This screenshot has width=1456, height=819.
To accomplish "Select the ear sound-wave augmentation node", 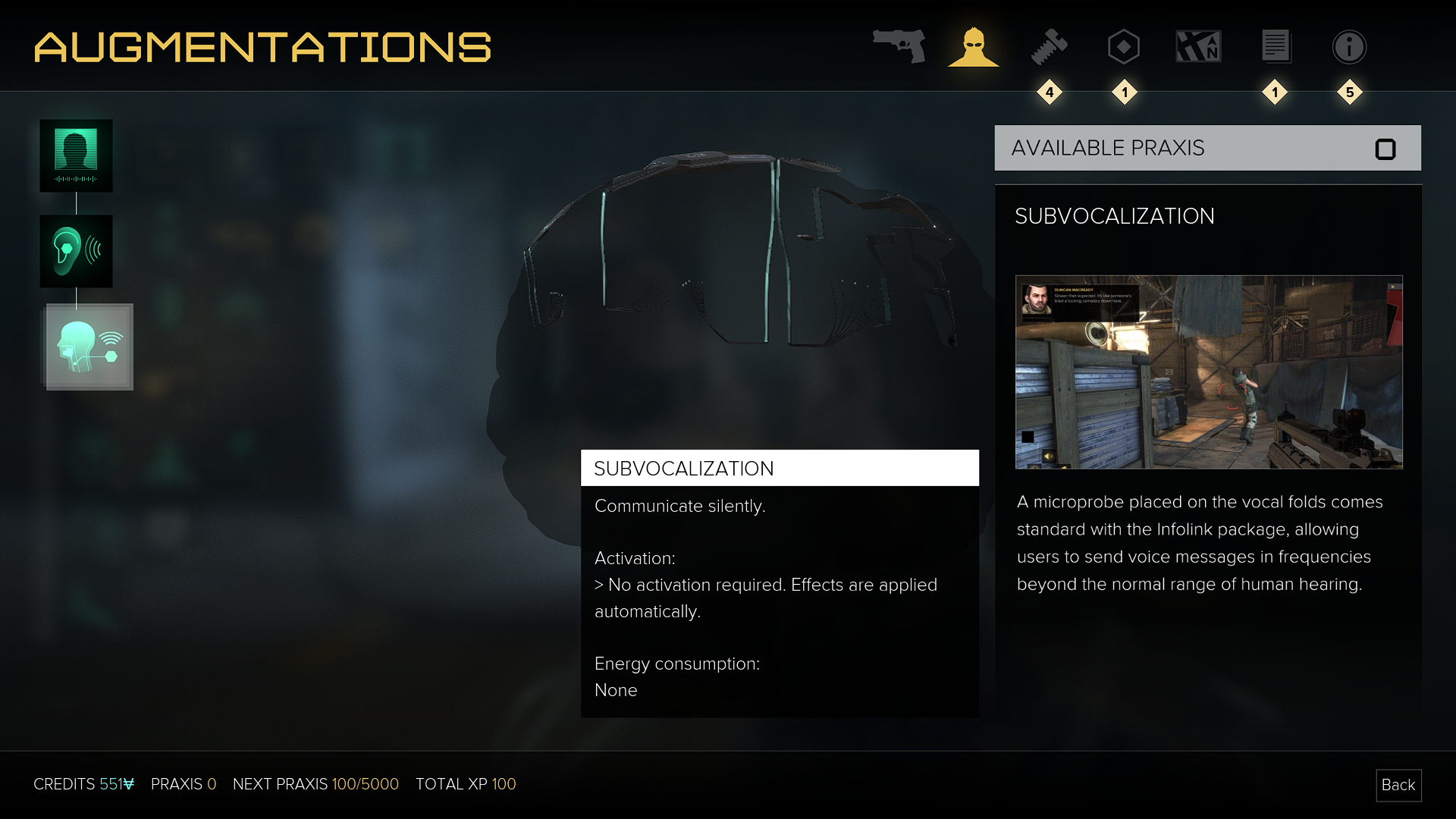I will [76, 251].
